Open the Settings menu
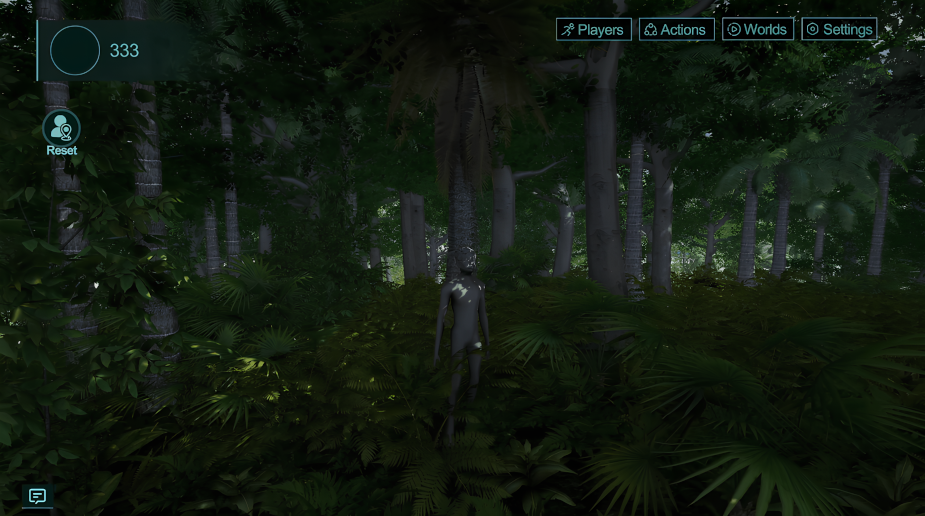 [839, 30]
